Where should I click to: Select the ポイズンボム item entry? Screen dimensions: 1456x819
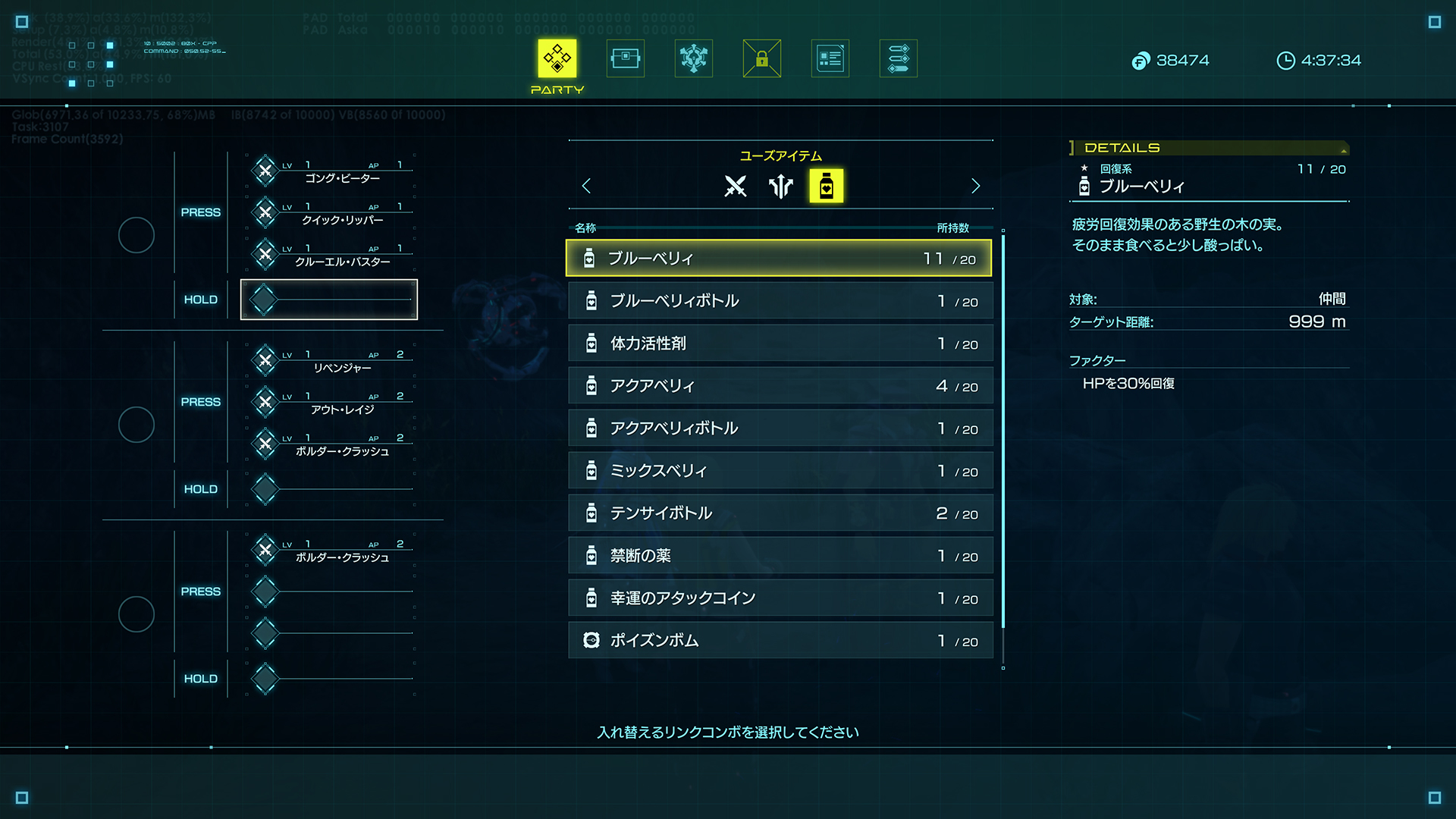coord(777,640)
